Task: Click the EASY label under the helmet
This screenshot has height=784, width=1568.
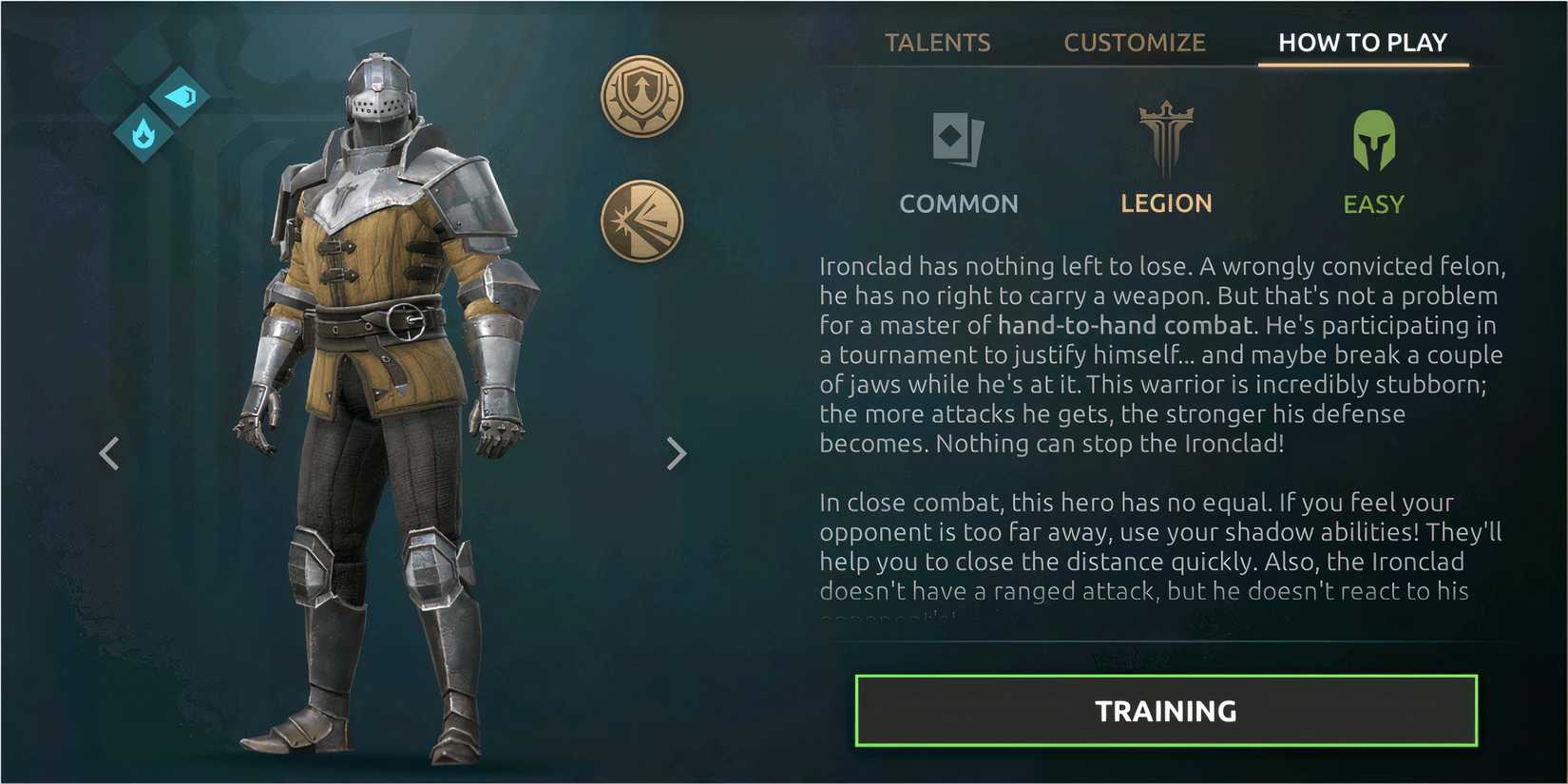Action: [1373, 202]
